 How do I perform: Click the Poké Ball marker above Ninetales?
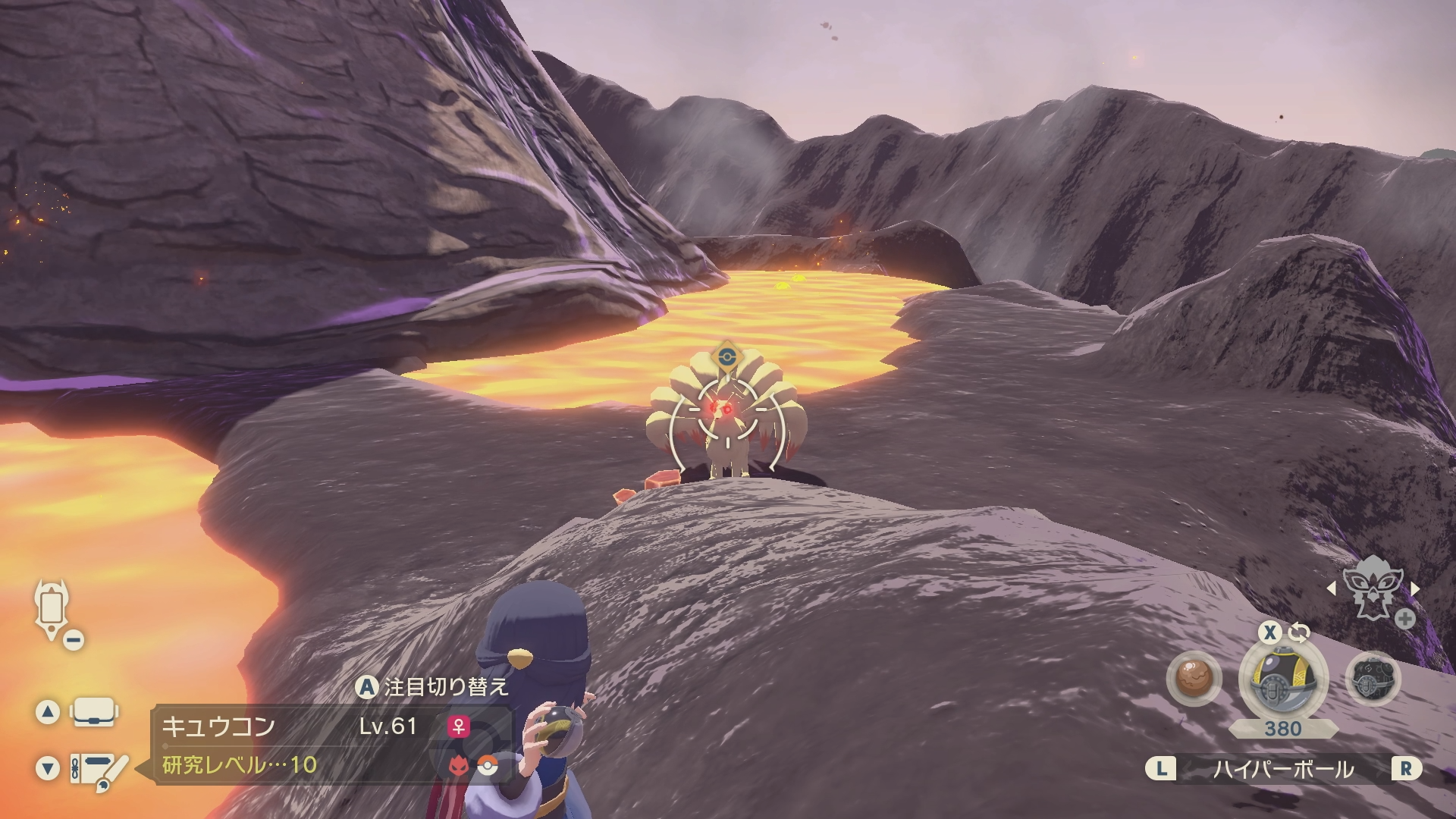click(726, 355)
